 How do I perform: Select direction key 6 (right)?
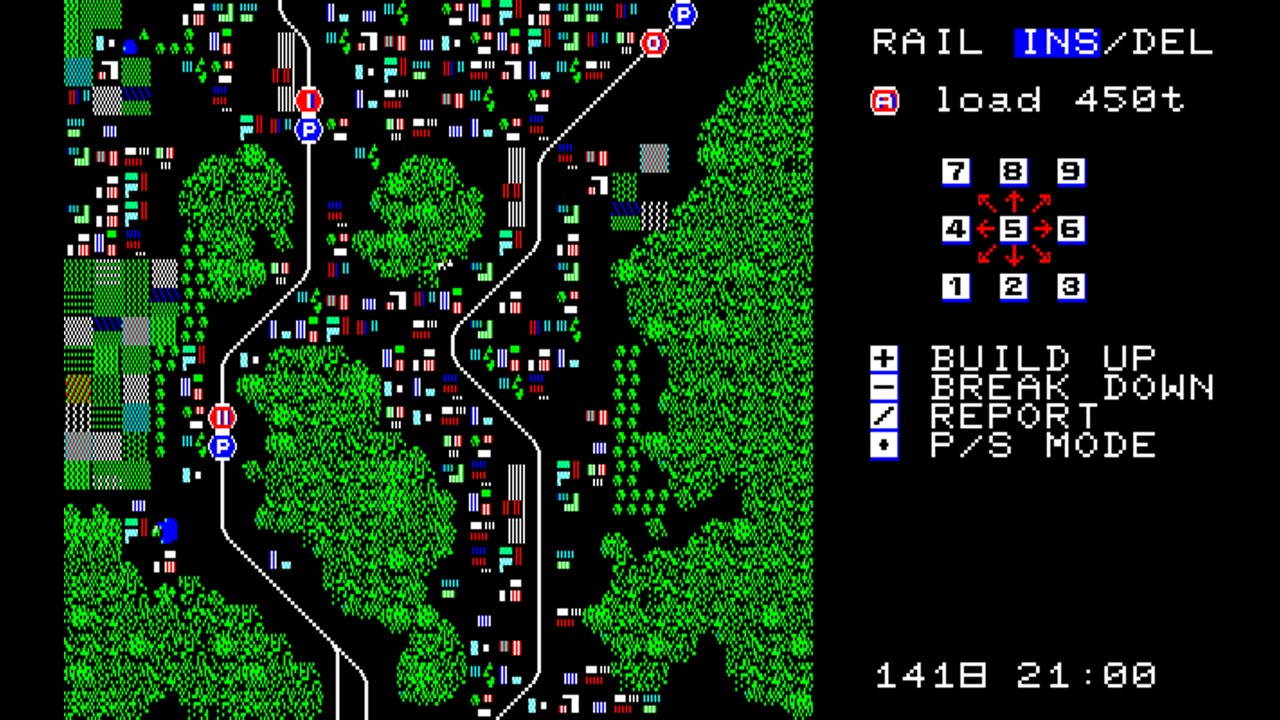click(1070, 229)
